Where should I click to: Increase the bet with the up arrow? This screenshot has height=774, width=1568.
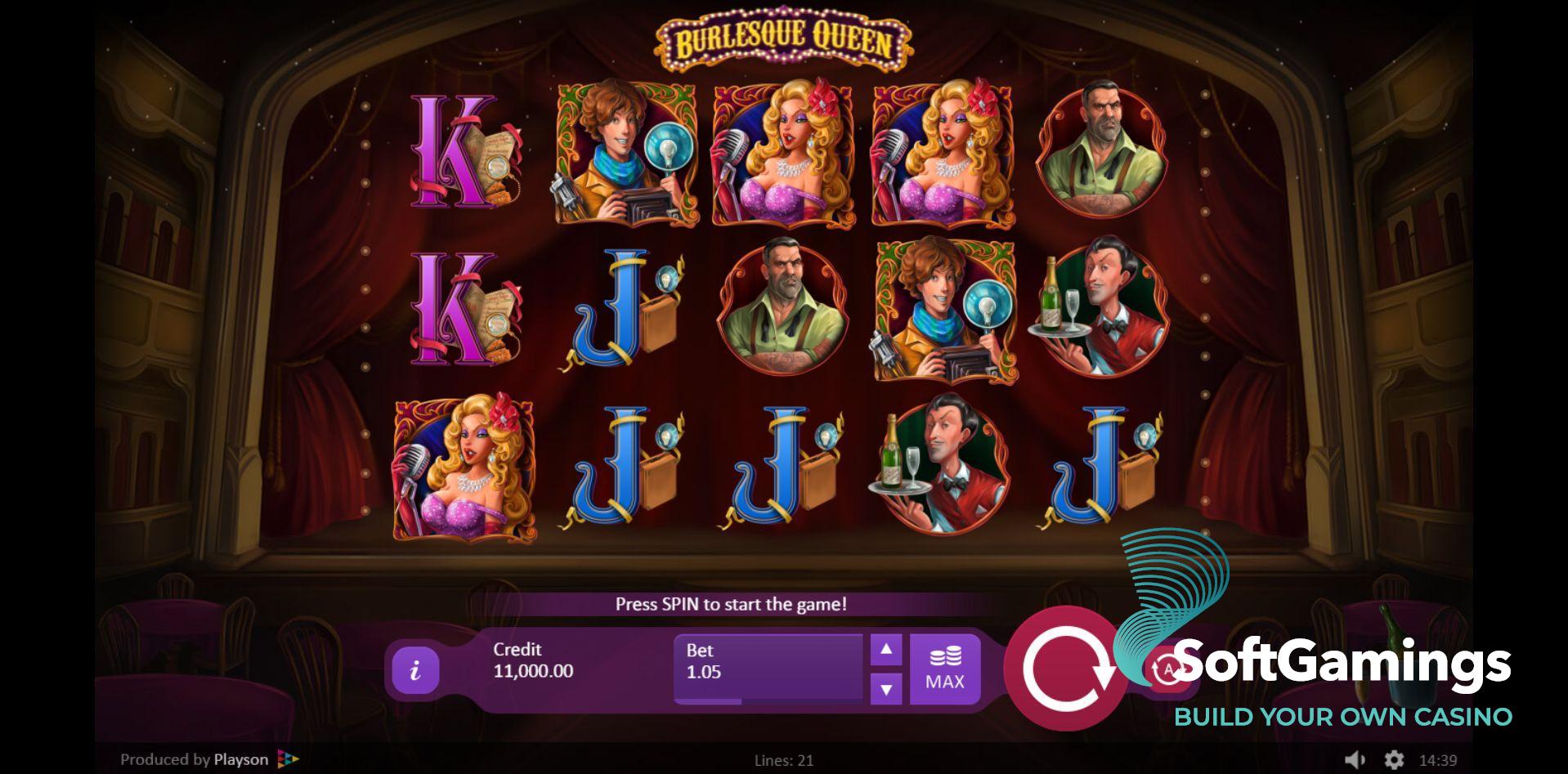coord(885,651)
